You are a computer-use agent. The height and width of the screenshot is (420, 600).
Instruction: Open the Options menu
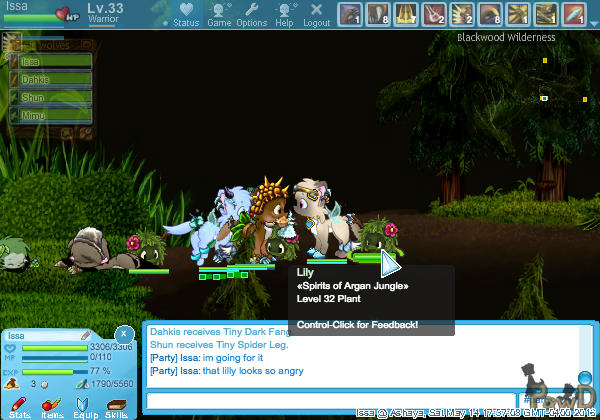(251, 14)
